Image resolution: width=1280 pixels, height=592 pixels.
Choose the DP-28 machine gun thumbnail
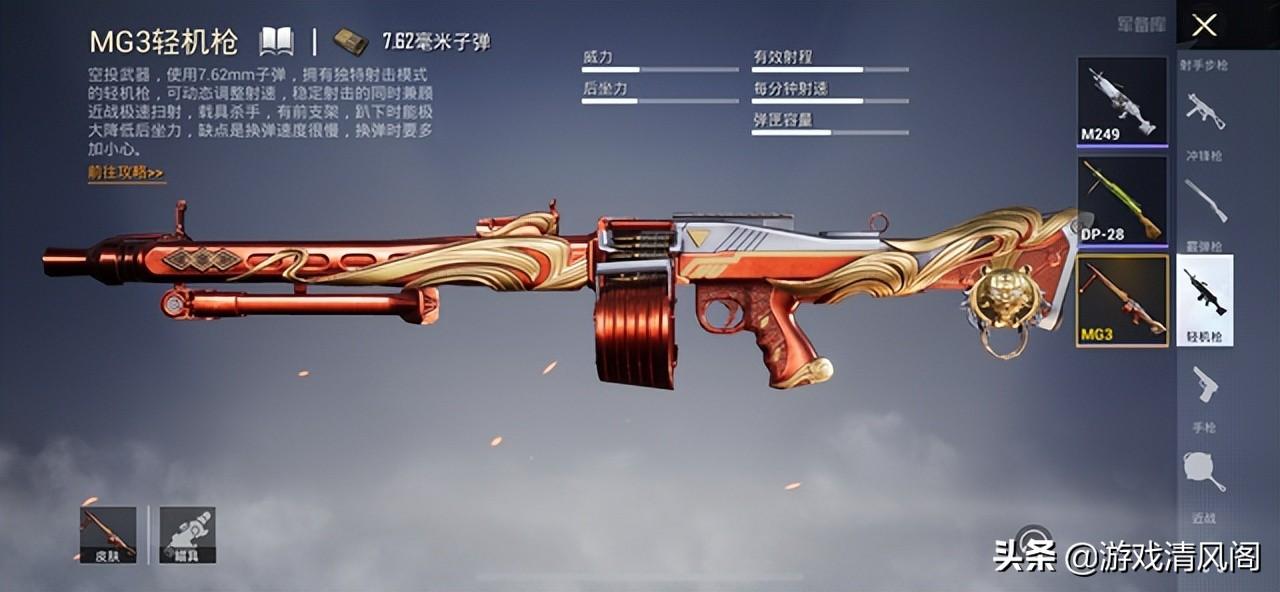1122,200
